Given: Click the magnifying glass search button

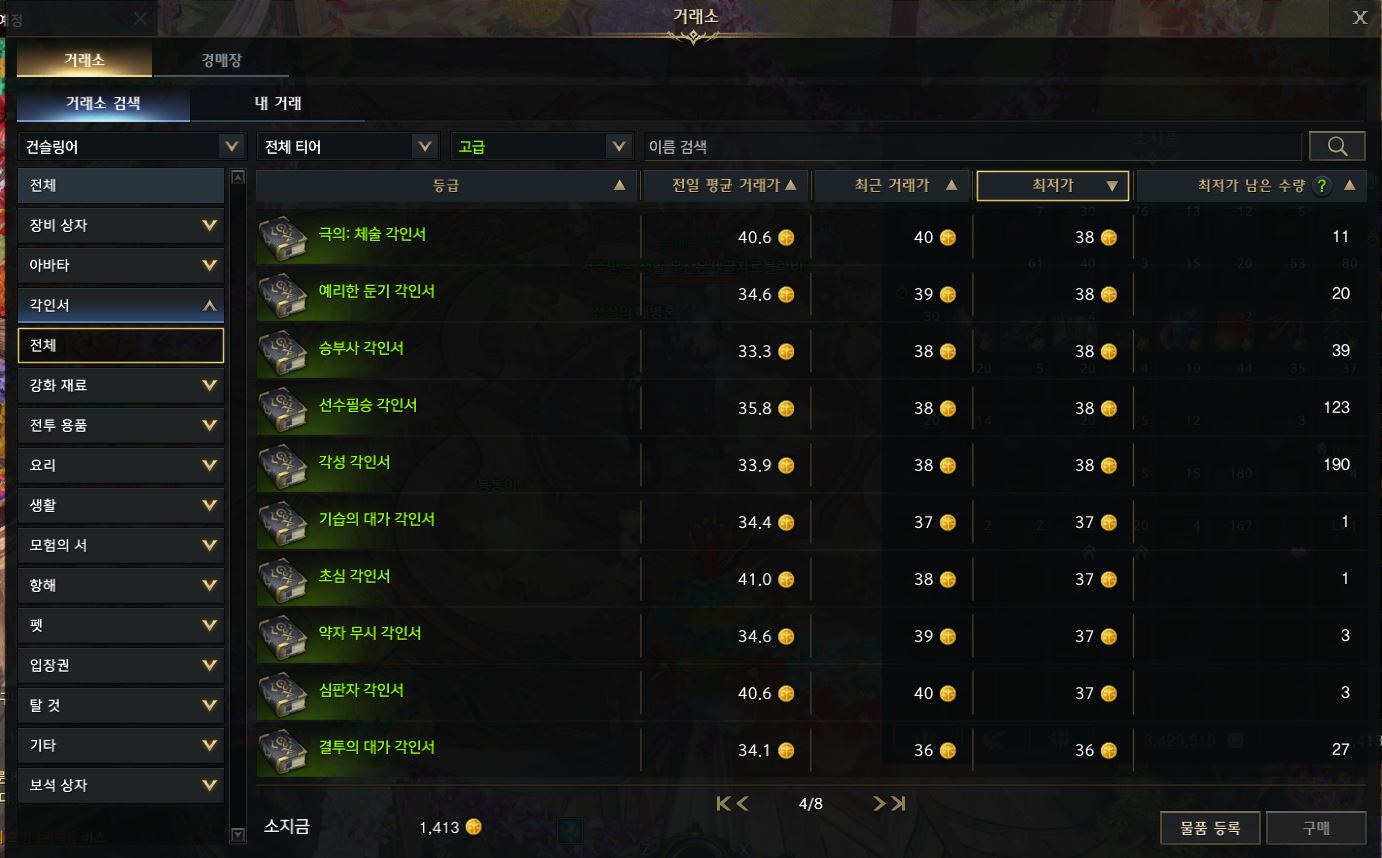Looking at the screenshot, I should (1337, 147).
